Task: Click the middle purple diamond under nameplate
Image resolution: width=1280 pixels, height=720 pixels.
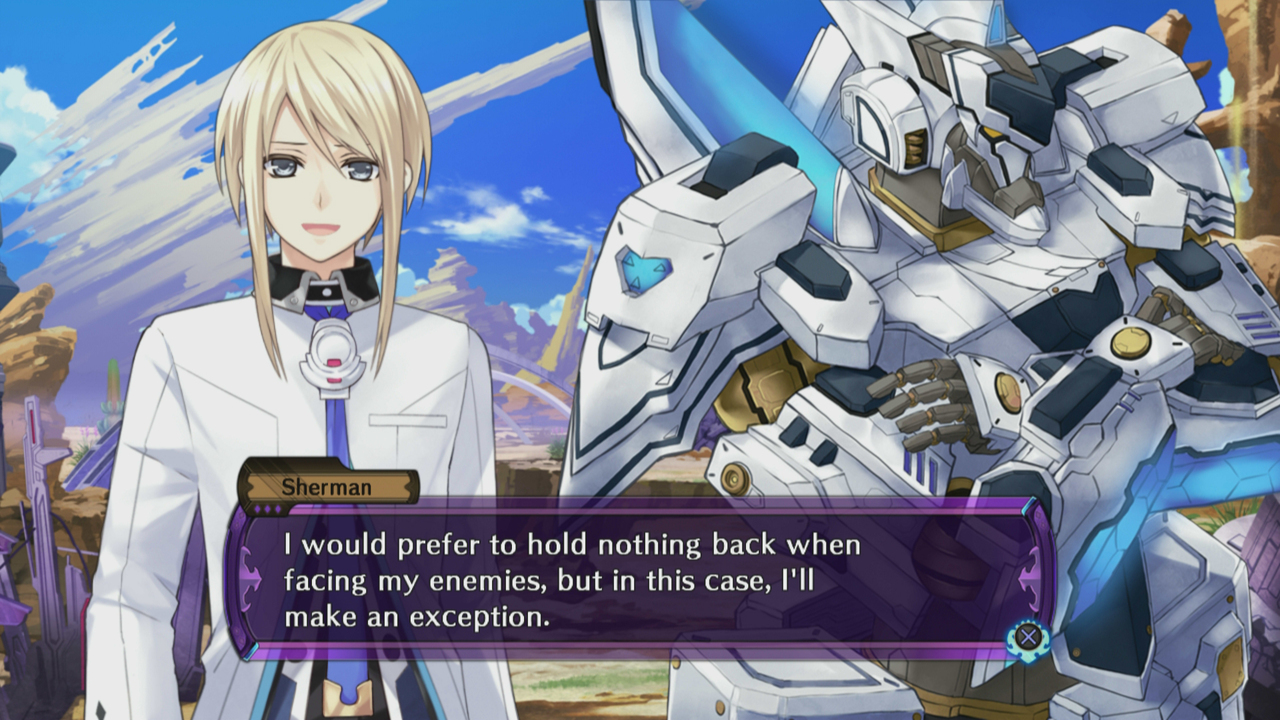Action: 267,508
